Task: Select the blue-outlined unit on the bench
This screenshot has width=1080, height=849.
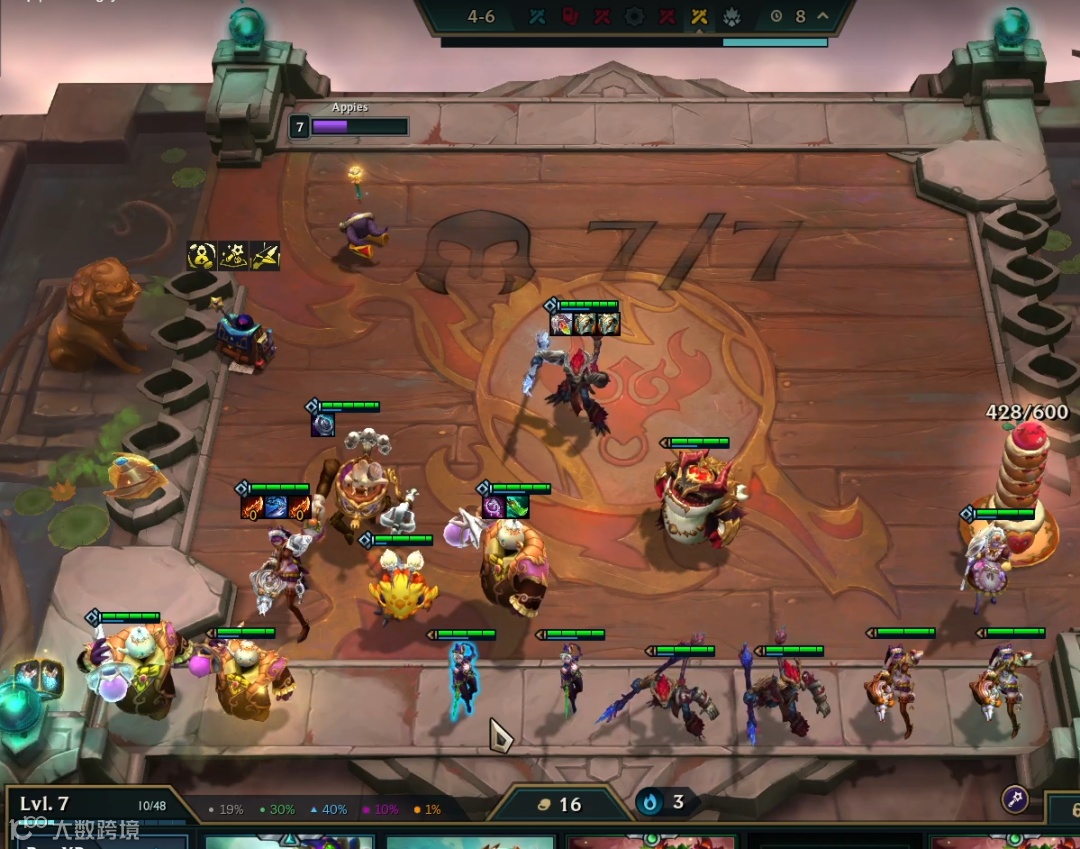Action: (x=463, y=680)
